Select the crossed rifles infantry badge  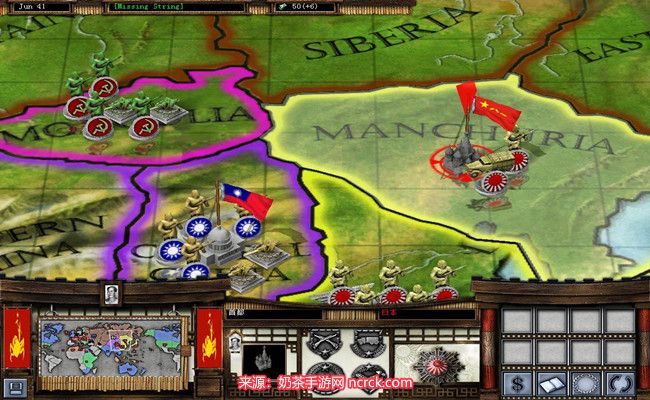click(323, 342)
